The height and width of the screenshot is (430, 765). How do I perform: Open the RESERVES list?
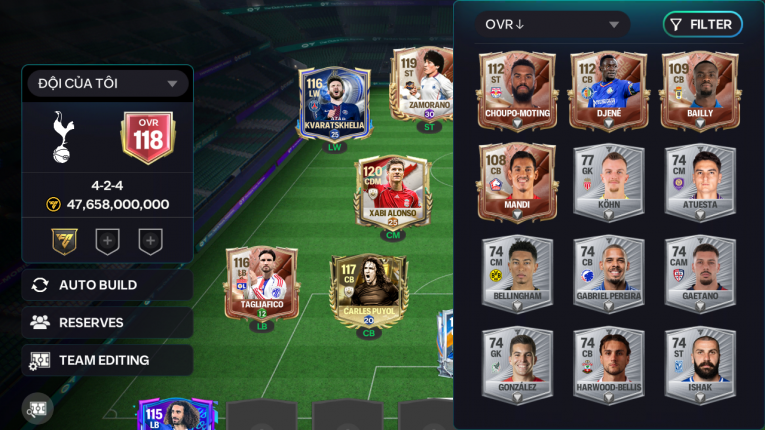tap(107, 322)
